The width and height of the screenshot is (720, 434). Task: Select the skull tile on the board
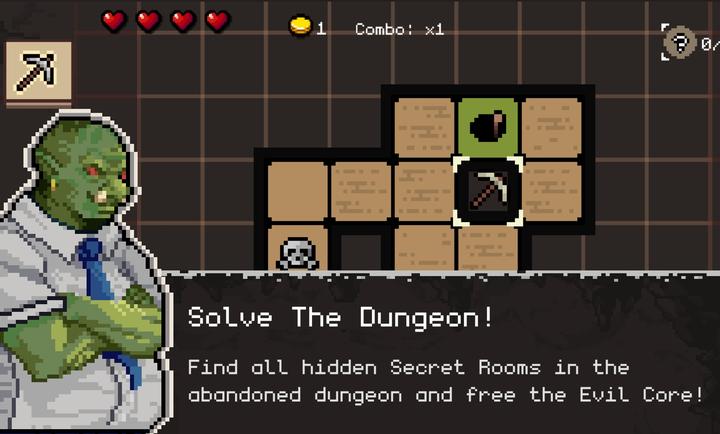coord(297,252)
